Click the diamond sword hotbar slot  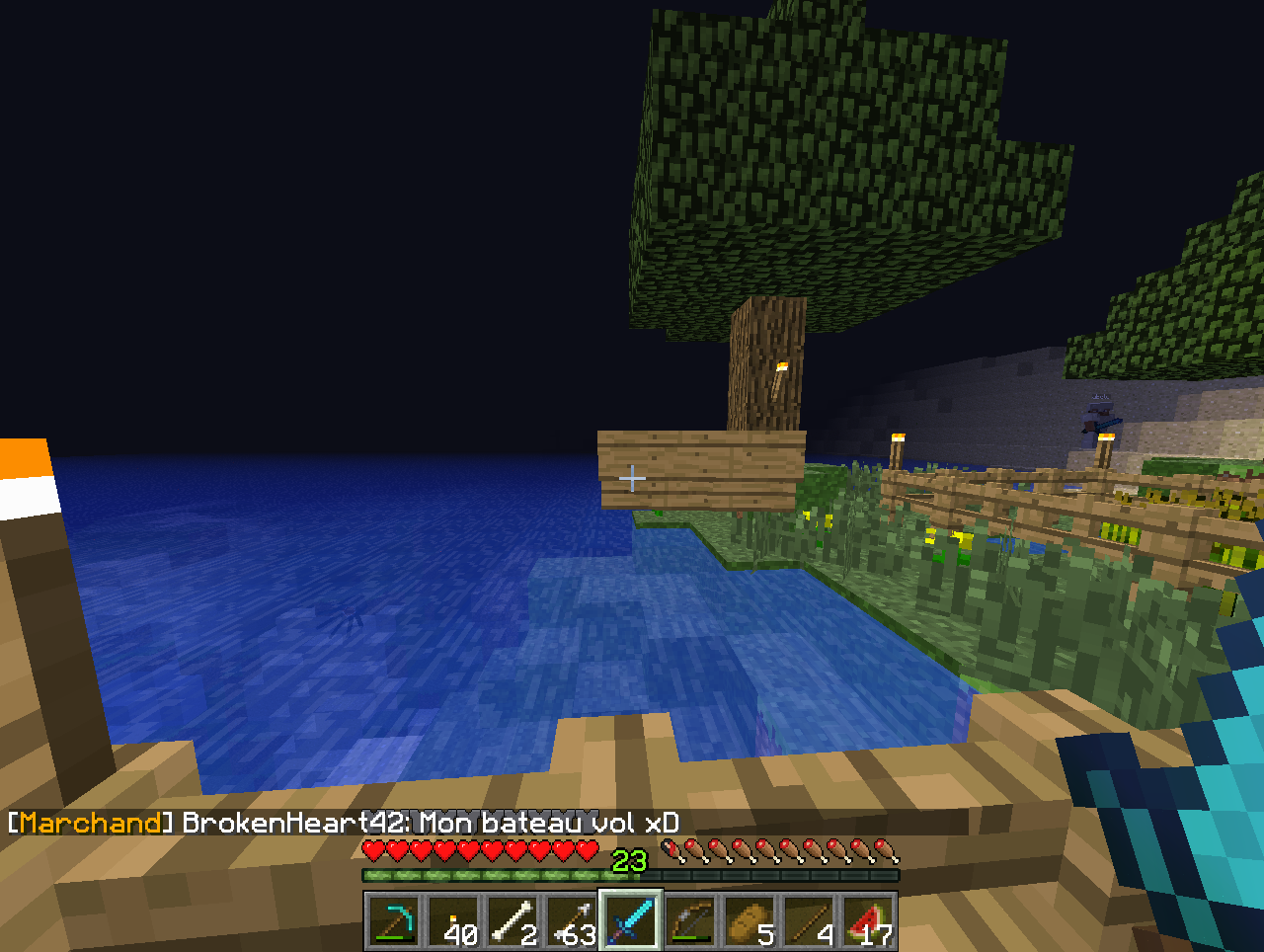pyautogui.click(x=631, y=921)
